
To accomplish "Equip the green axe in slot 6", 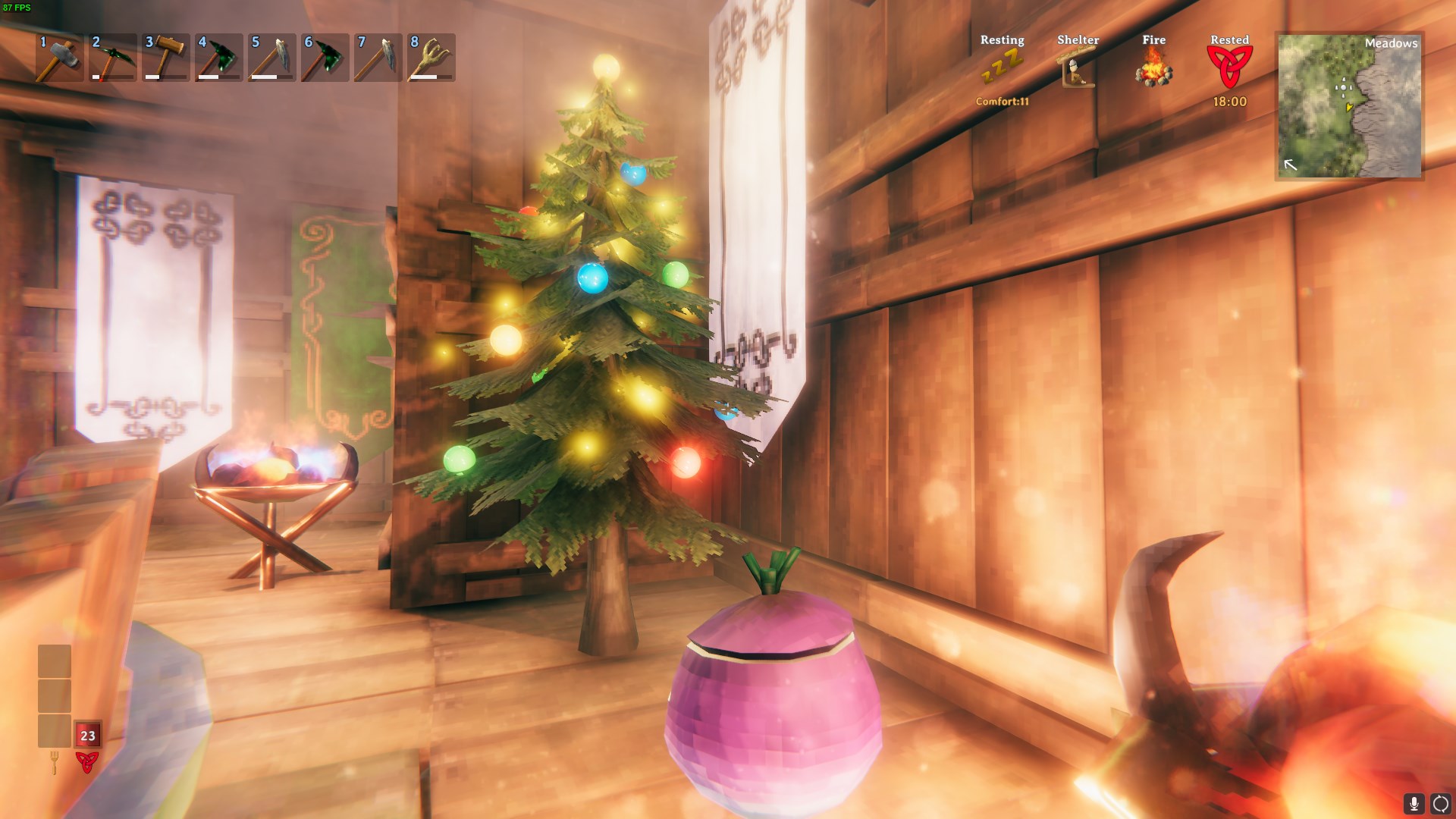I will point(325,58).
